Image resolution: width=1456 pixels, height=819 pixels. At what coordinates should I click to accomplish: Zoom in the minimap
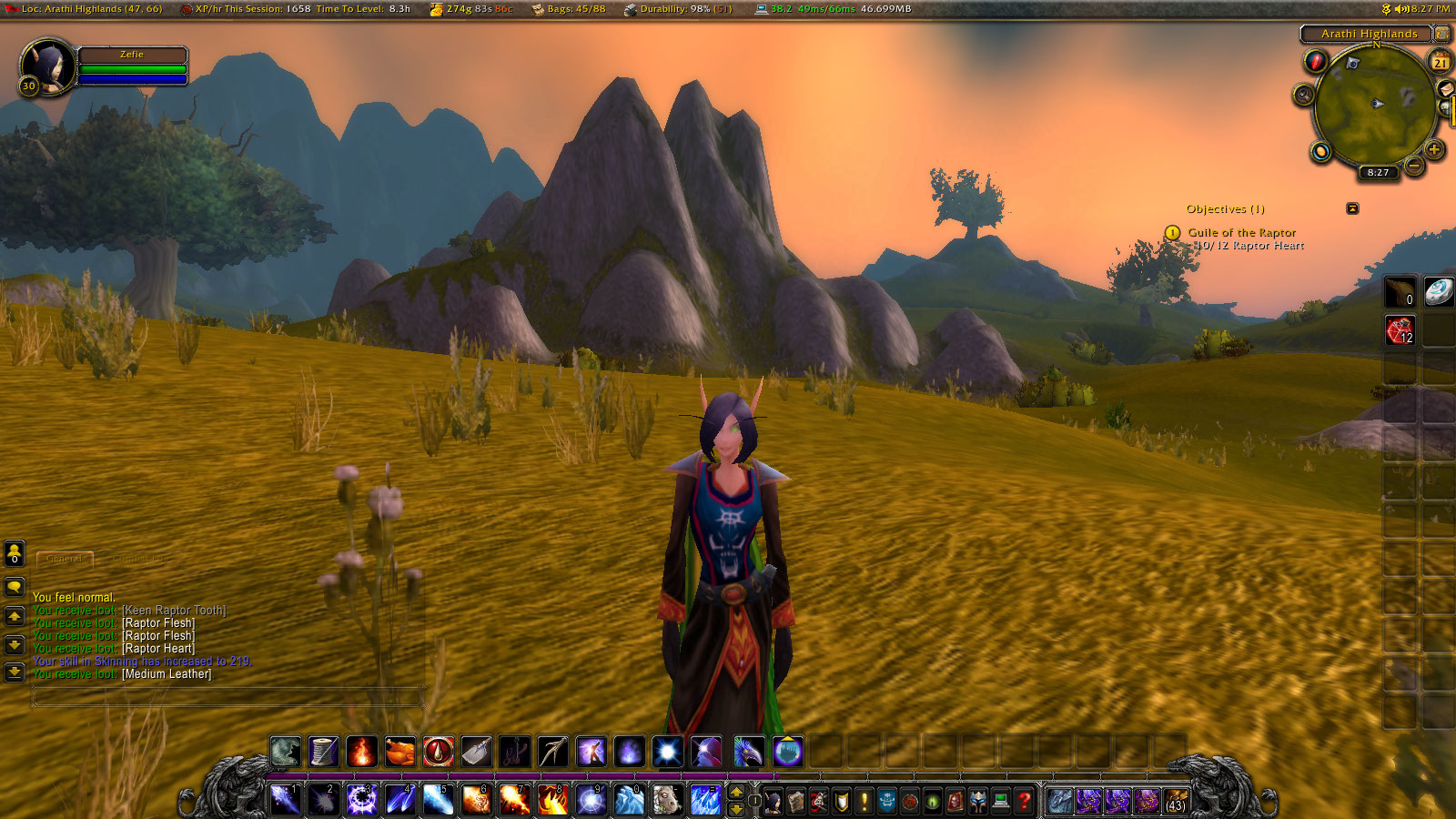click(1434, 149)
